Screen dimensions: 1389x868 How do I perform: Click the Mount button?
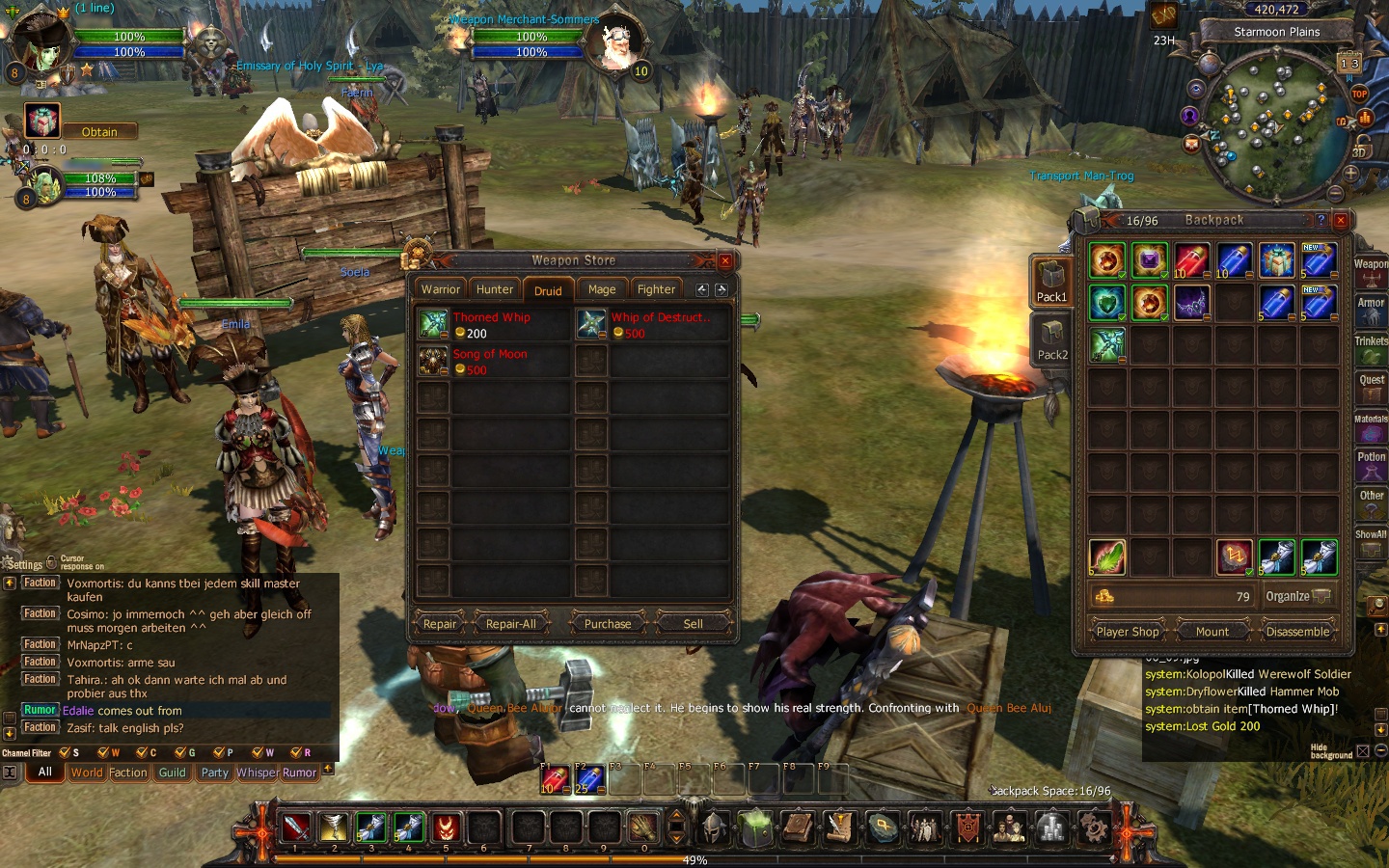1212,632
